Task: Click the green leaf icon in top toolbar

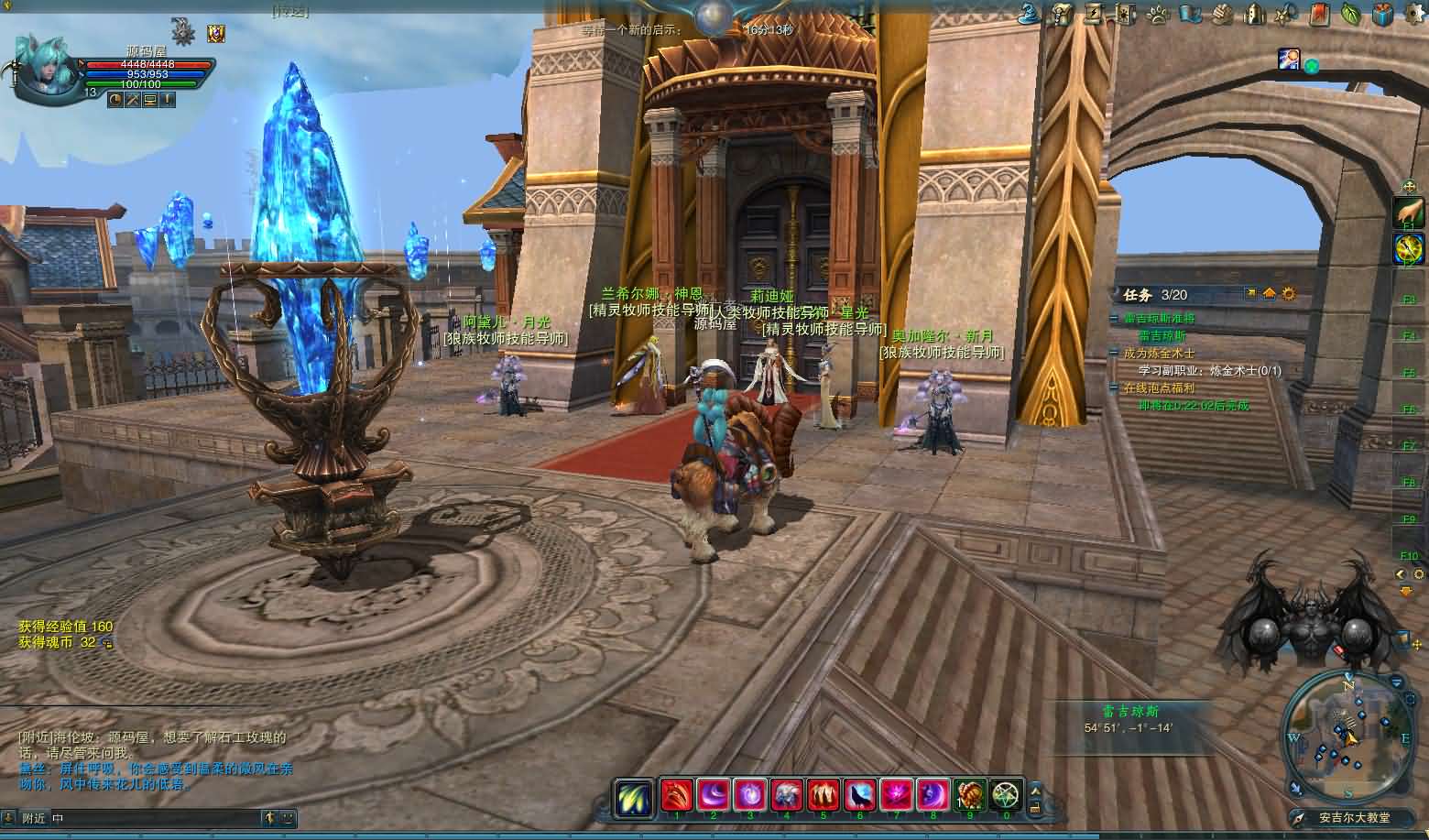Action: click(x=1350, y=14)
